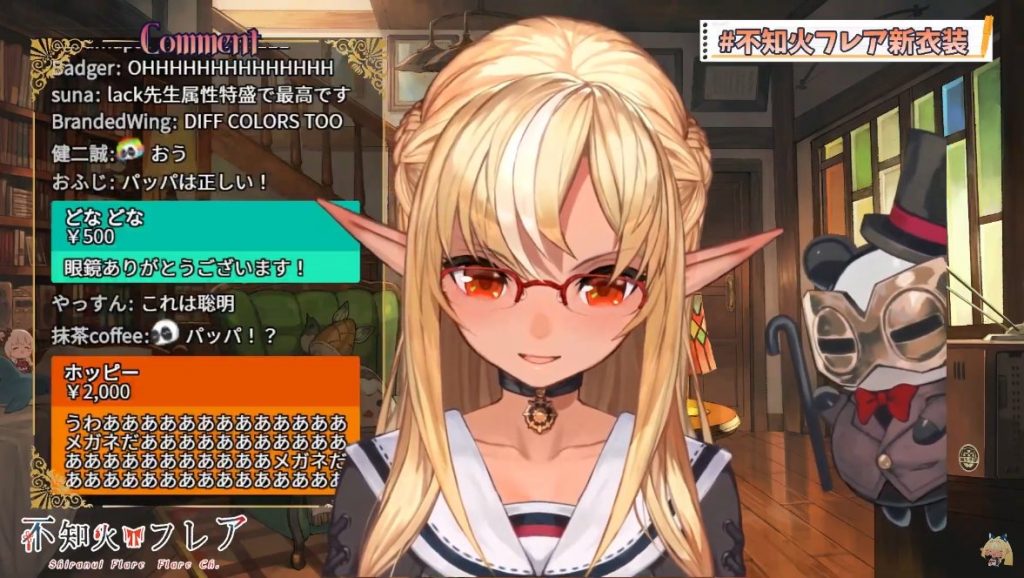Open the #不知火フレア新衣装 hashtag banner
This screenshot has width=1024, height=578.
[850, 41]
